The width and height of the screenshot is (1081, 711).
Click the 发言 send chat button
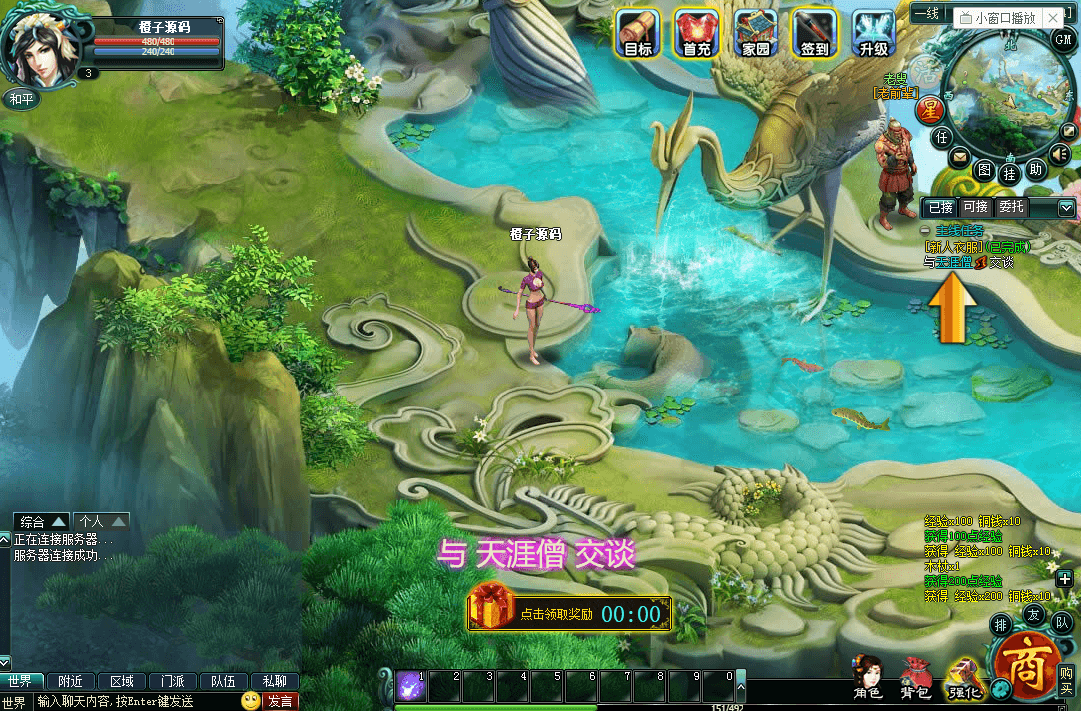(x=279, y=701)
